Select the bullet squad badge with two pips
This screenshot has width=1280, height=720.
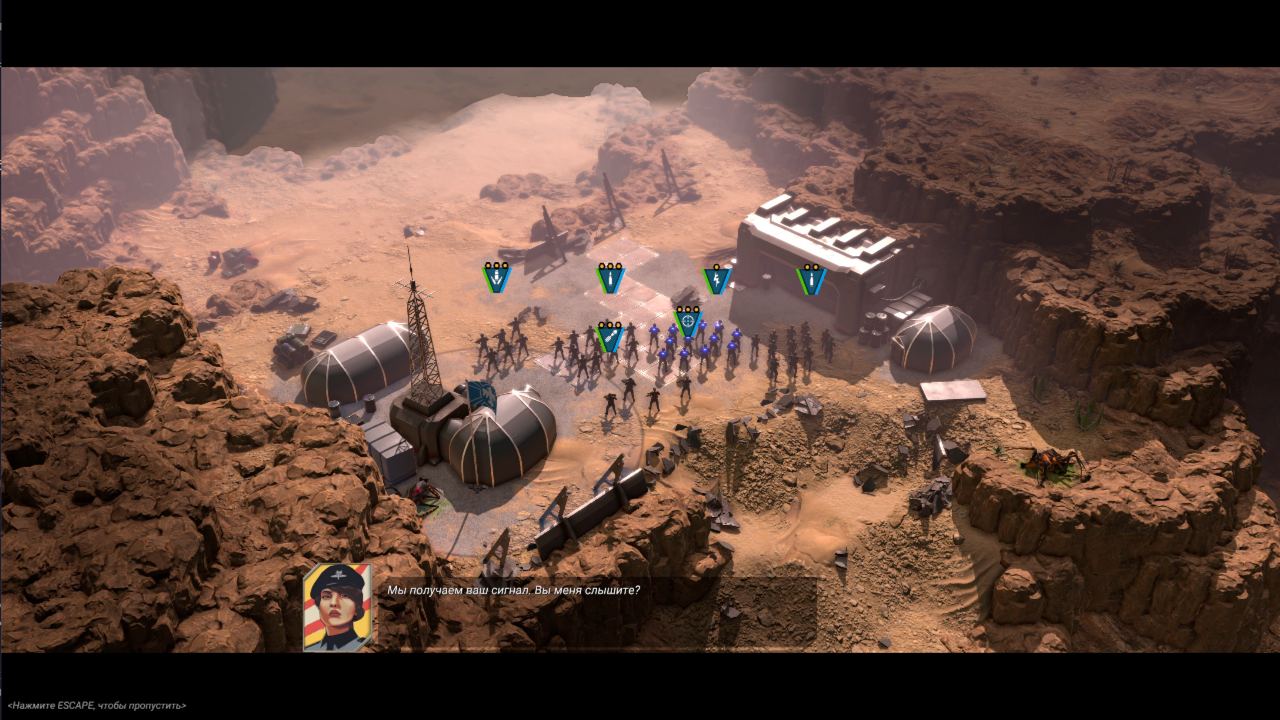(811, 279)
